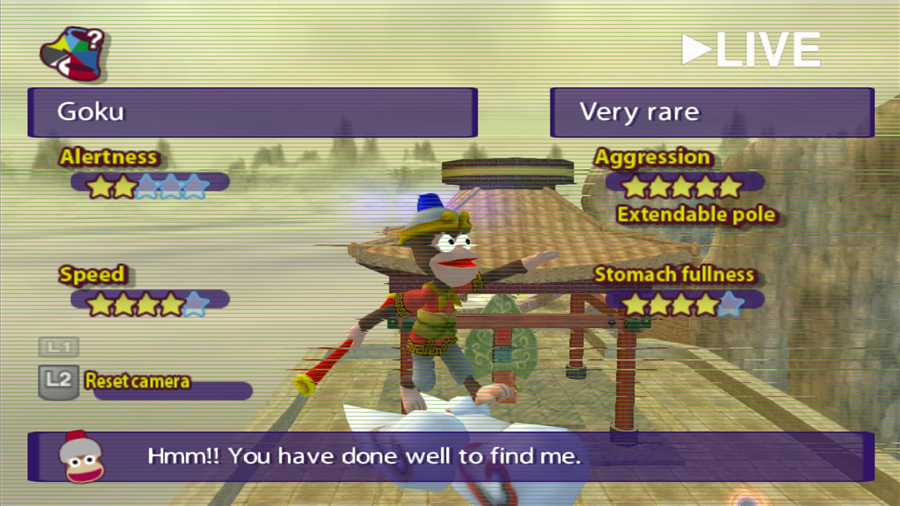The image size is (900, 506).
Task: Click the monkey portrait in the dialogue box
Action: pos(80,458)
